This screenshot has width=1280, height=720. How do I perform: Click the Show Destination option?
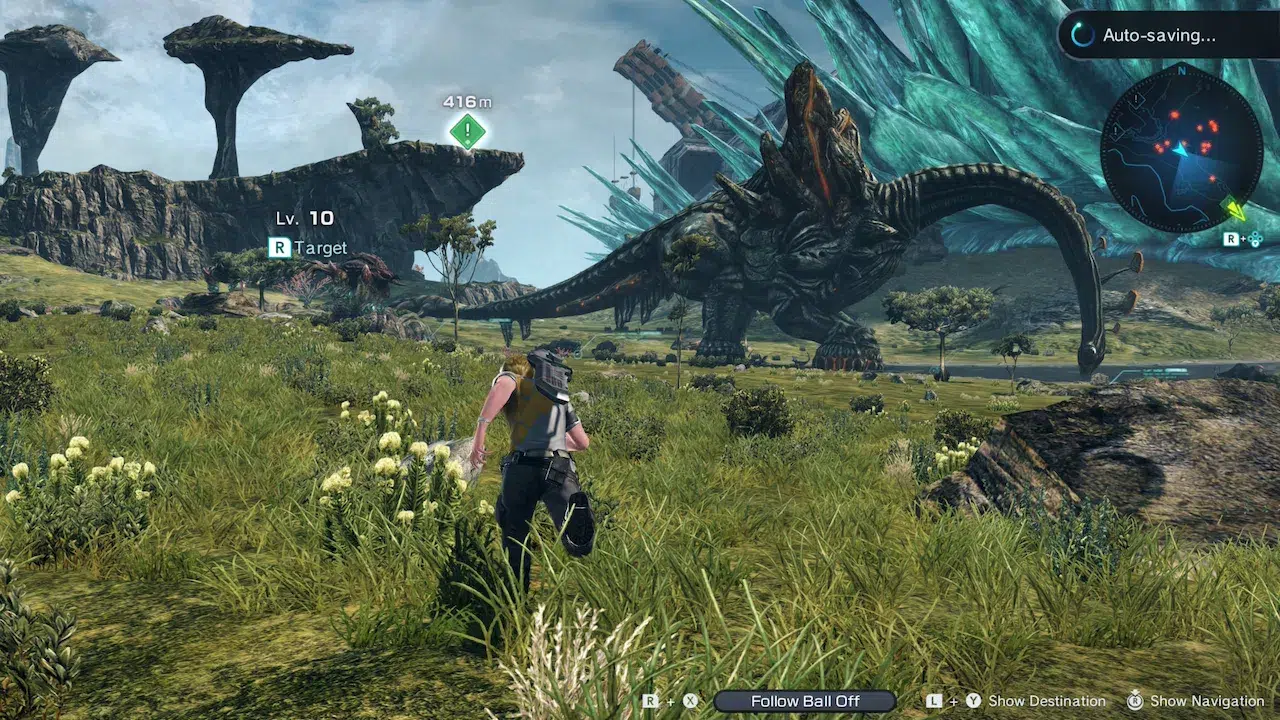coord(1046,701)
